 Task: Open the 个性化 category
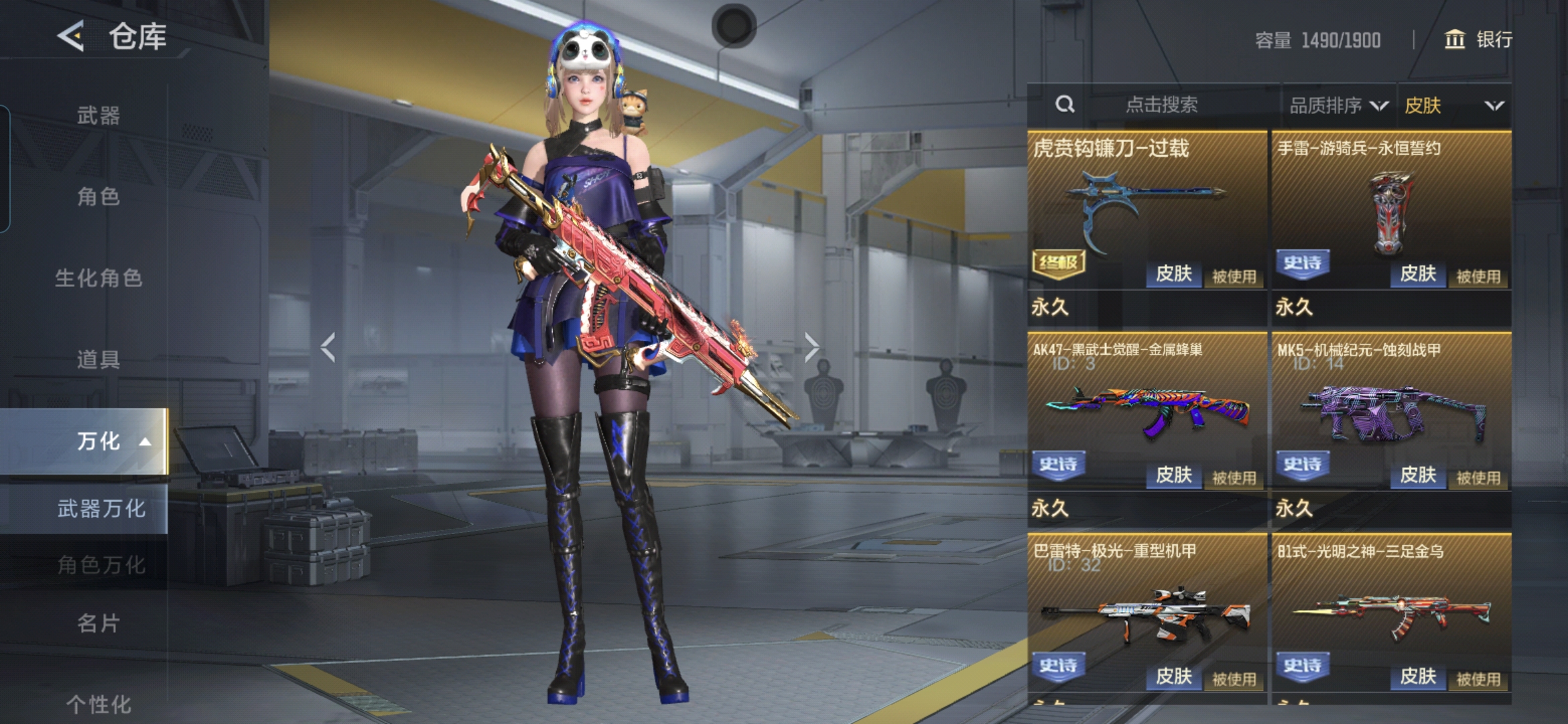point(99,704)
